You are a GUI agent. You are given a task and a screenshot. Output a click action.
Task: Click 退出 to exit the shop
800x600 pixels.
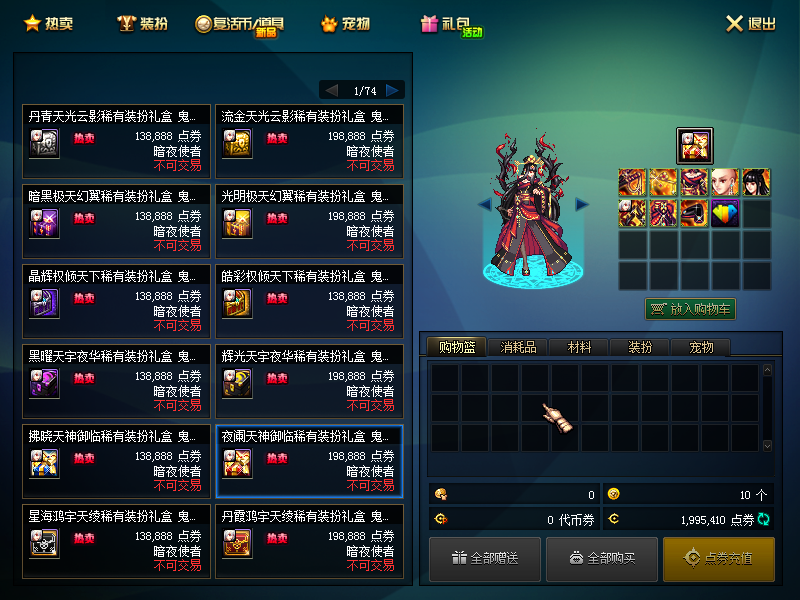pos(750,23)
